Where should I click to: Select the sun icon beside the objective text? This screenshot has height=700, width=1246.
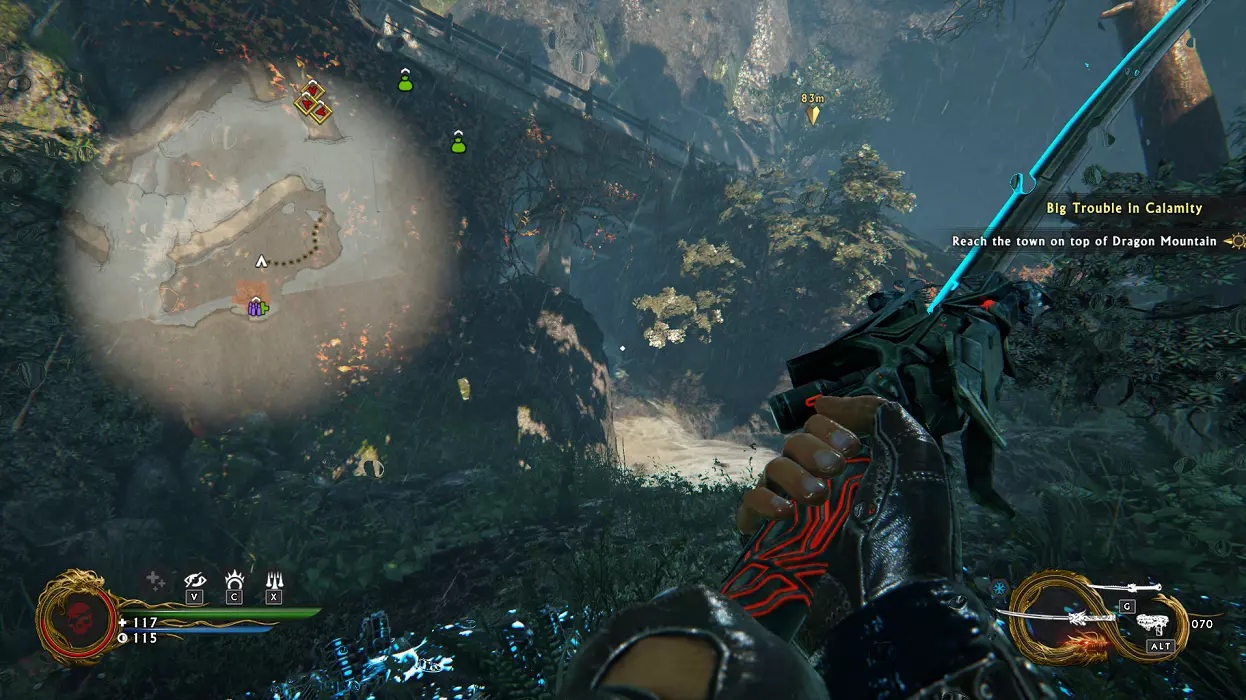click(x=1237, y=241)
